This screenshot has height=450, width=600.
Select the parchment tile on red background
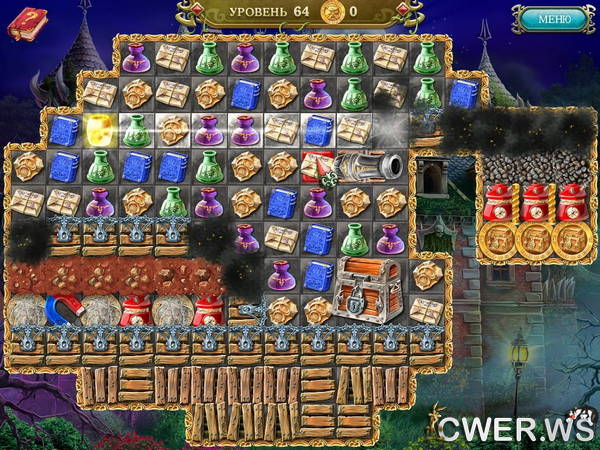click(318, 165)
